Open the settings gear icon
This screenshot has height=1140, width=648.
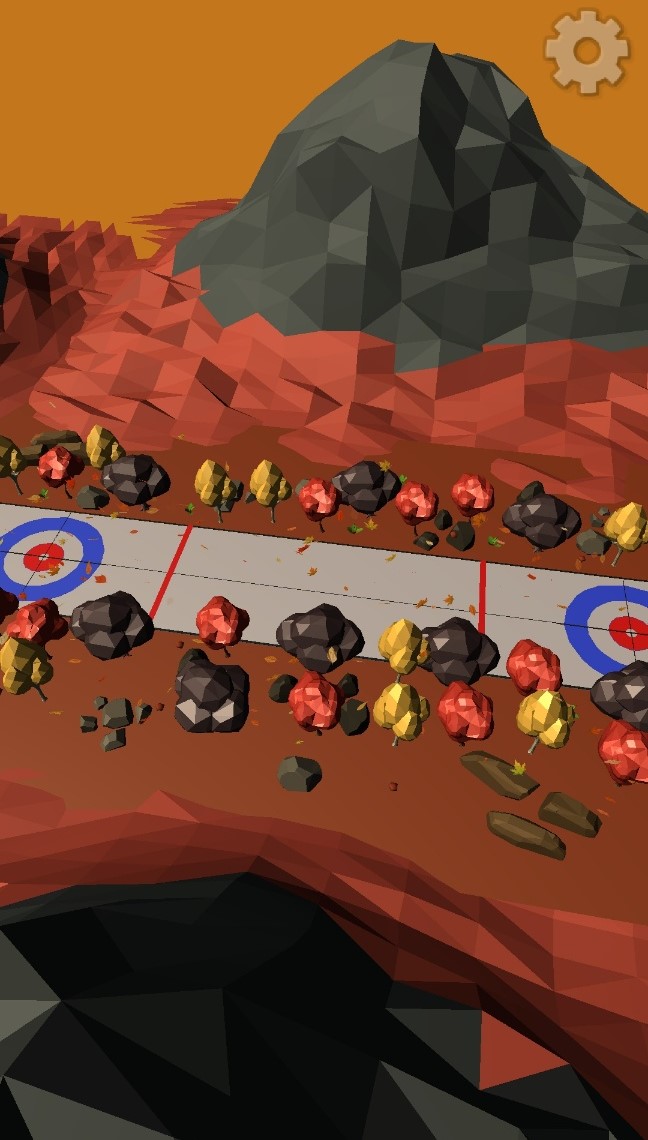(x=587, y=52)
